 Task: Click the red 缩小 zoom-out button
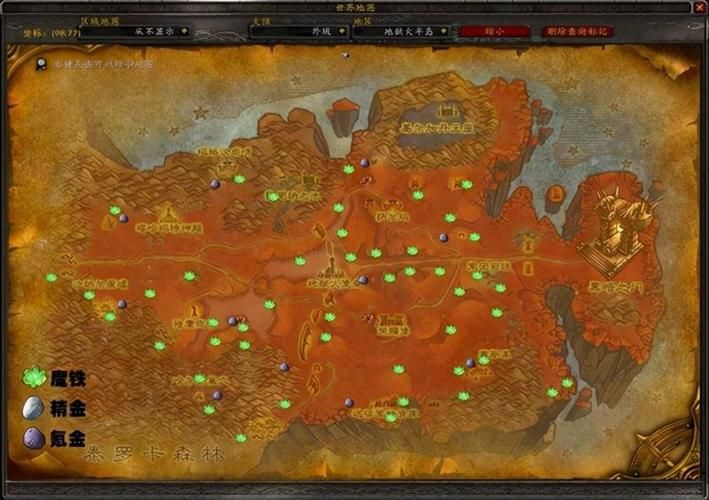pyautogui.click(x=495, y=31)
